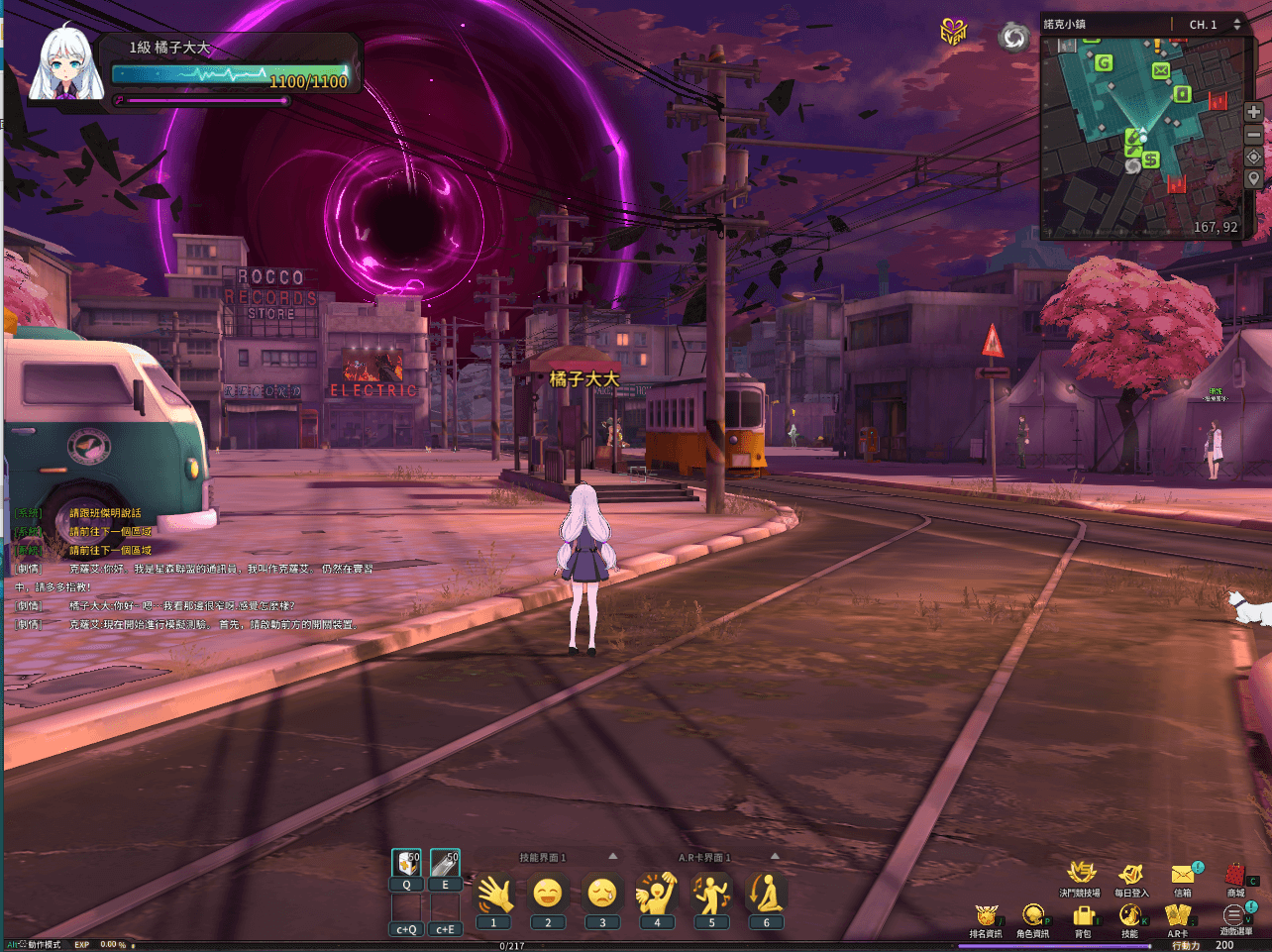The width and height of the screenshot is (1272, 952).
Task: Open the CH. 1 channel selector
Action: (x=1215, y=24)
